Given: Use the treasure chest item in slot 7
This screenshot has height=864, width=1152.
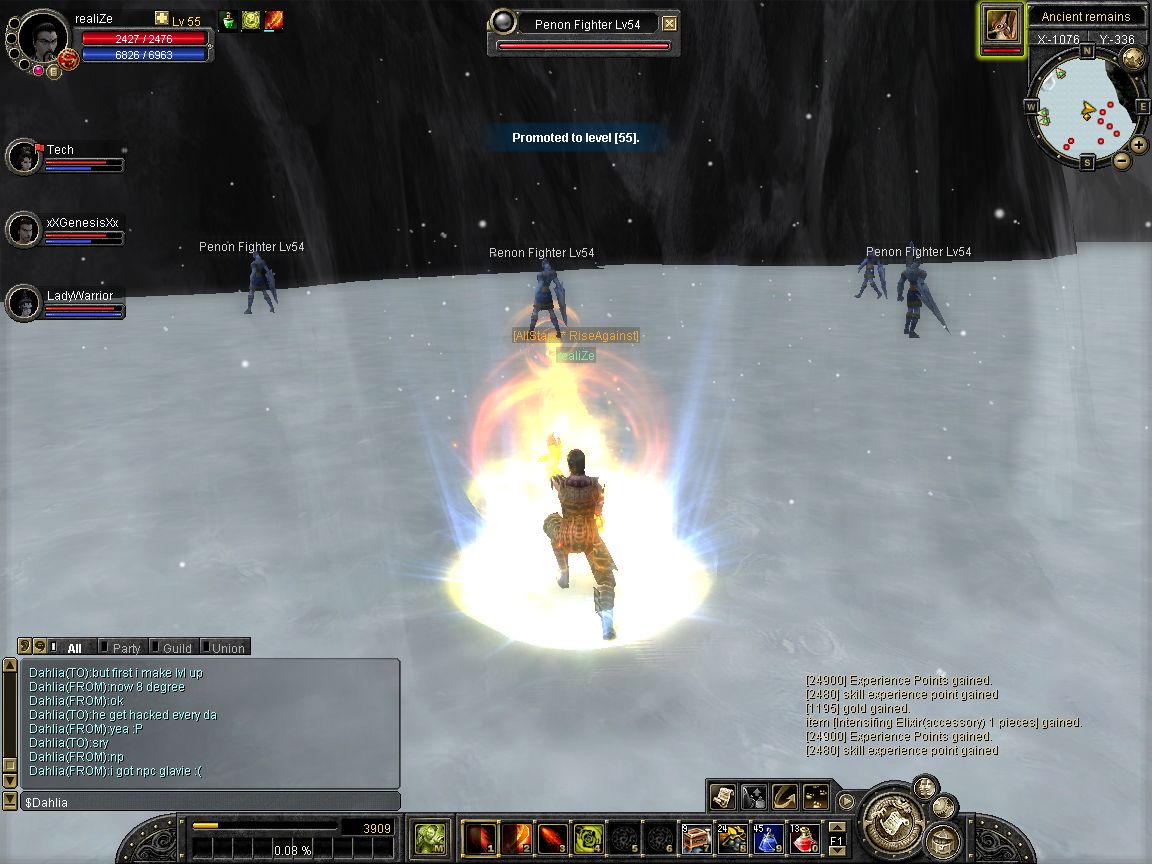Looking at the screenshot, I should [696, 838].
